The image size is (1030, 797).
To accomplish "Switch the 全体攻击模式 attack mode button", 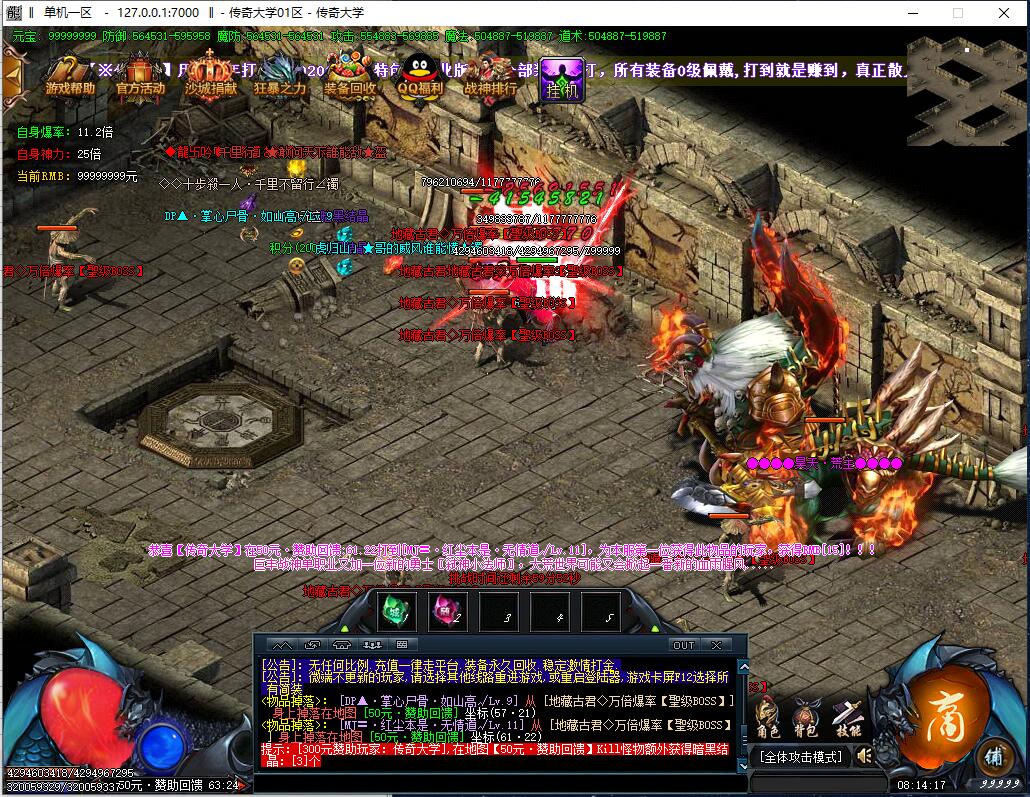I will click(x=800, y=757).
